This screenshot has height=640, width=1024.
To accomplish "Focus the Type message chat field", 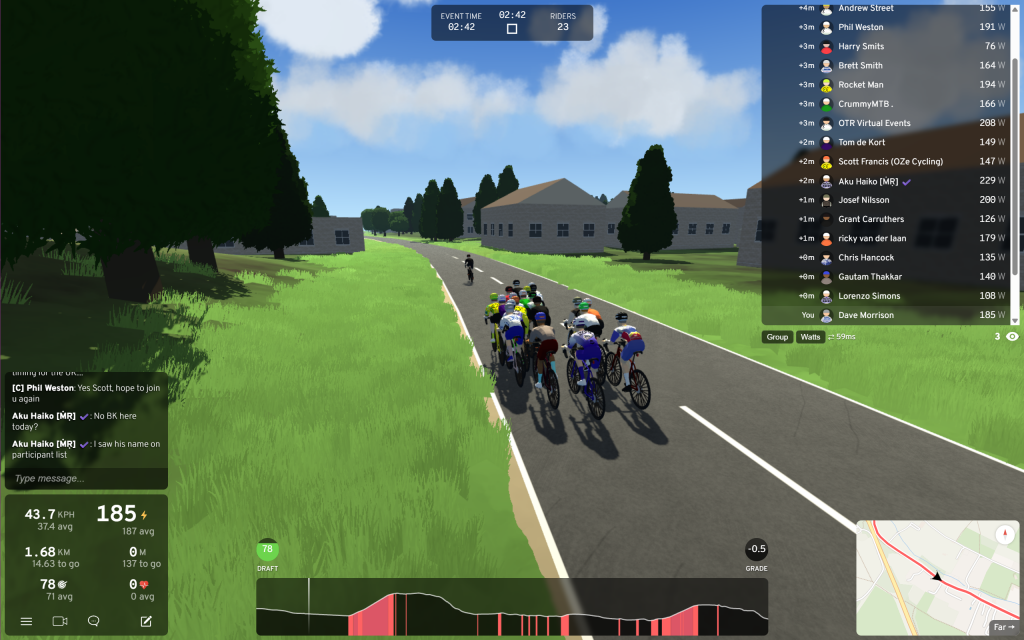I will pyautogui.click(x=84, y=478).
